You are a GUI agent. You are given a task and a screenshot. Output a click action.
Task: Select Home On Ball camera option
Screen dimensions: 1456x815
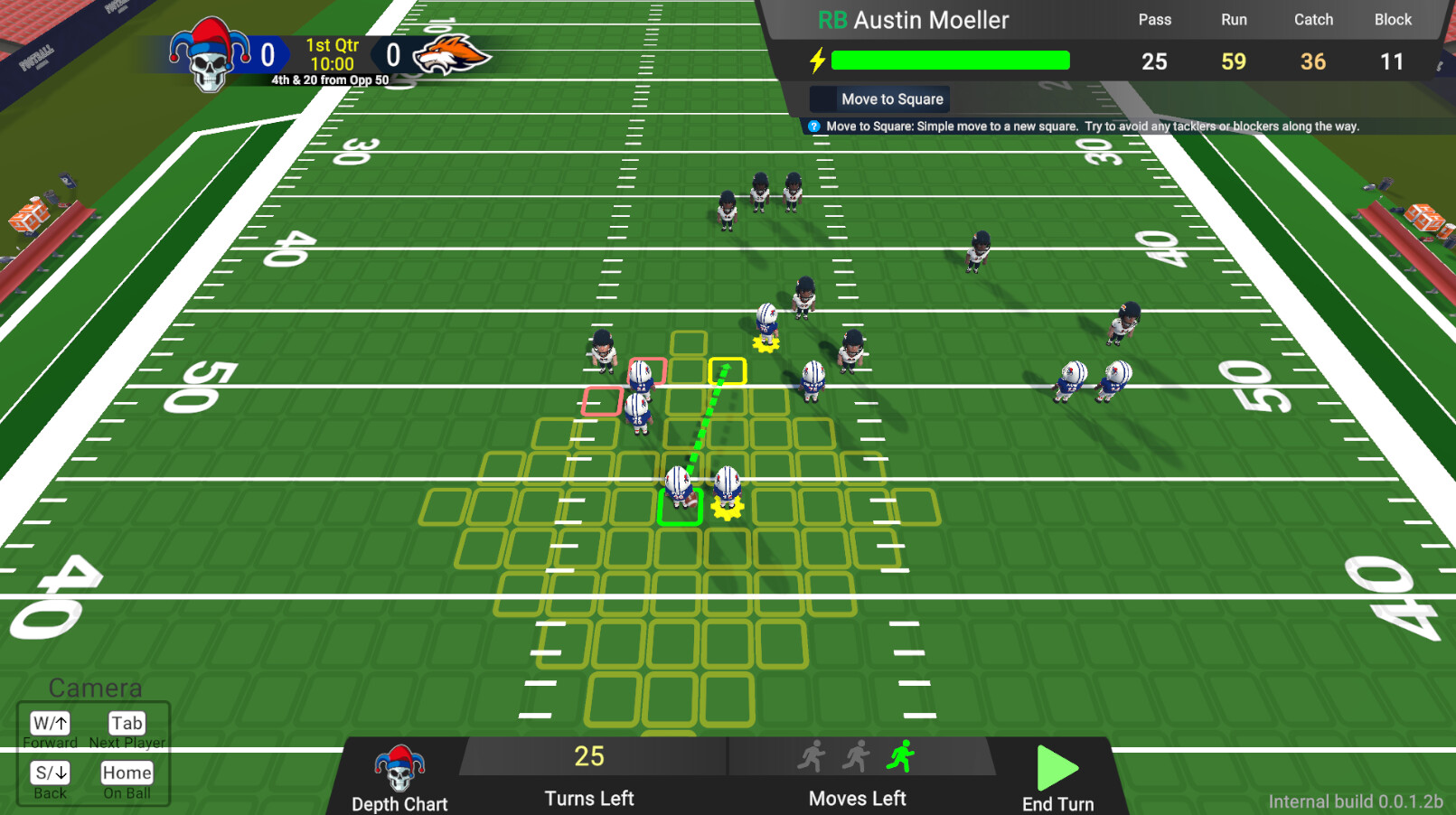(x=126, y=773)
